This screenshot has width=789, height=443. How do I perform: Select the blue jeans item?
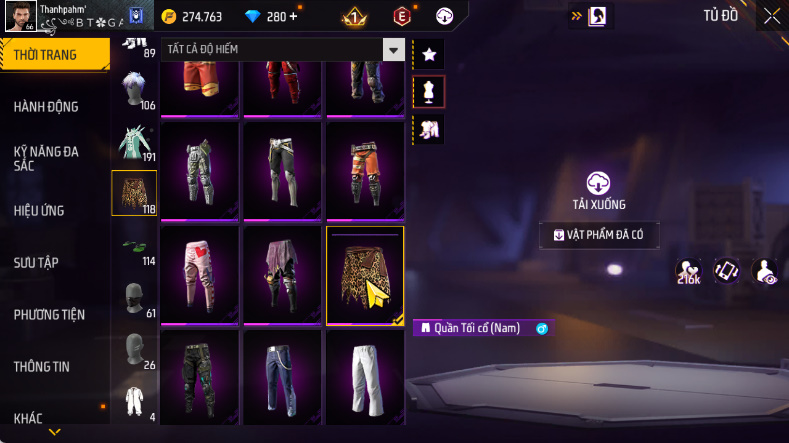pyautogui.click(x=281, y=380)
